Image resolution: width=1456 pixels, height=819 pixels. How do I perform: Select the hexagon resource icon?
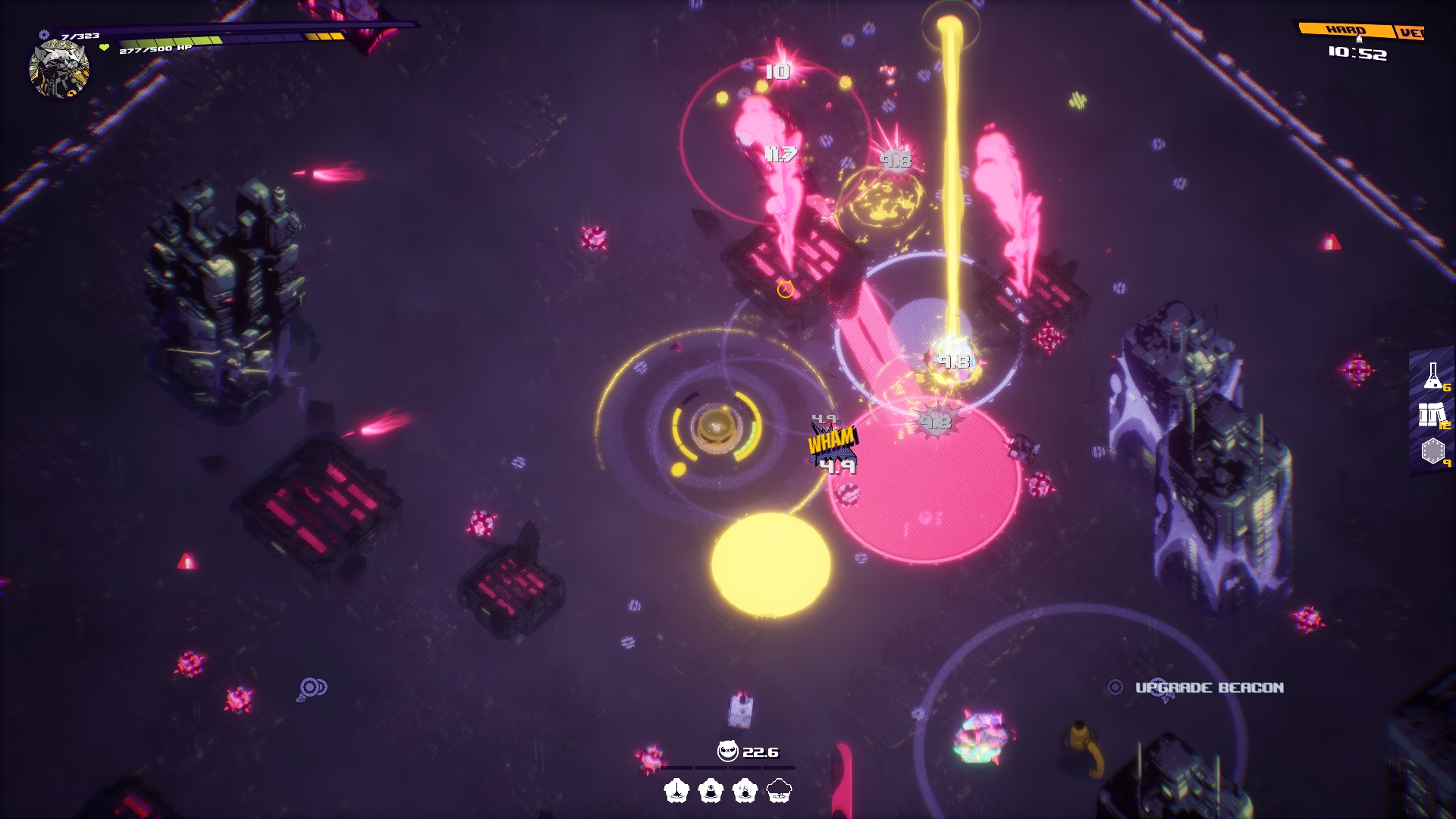click(1432, 451)
